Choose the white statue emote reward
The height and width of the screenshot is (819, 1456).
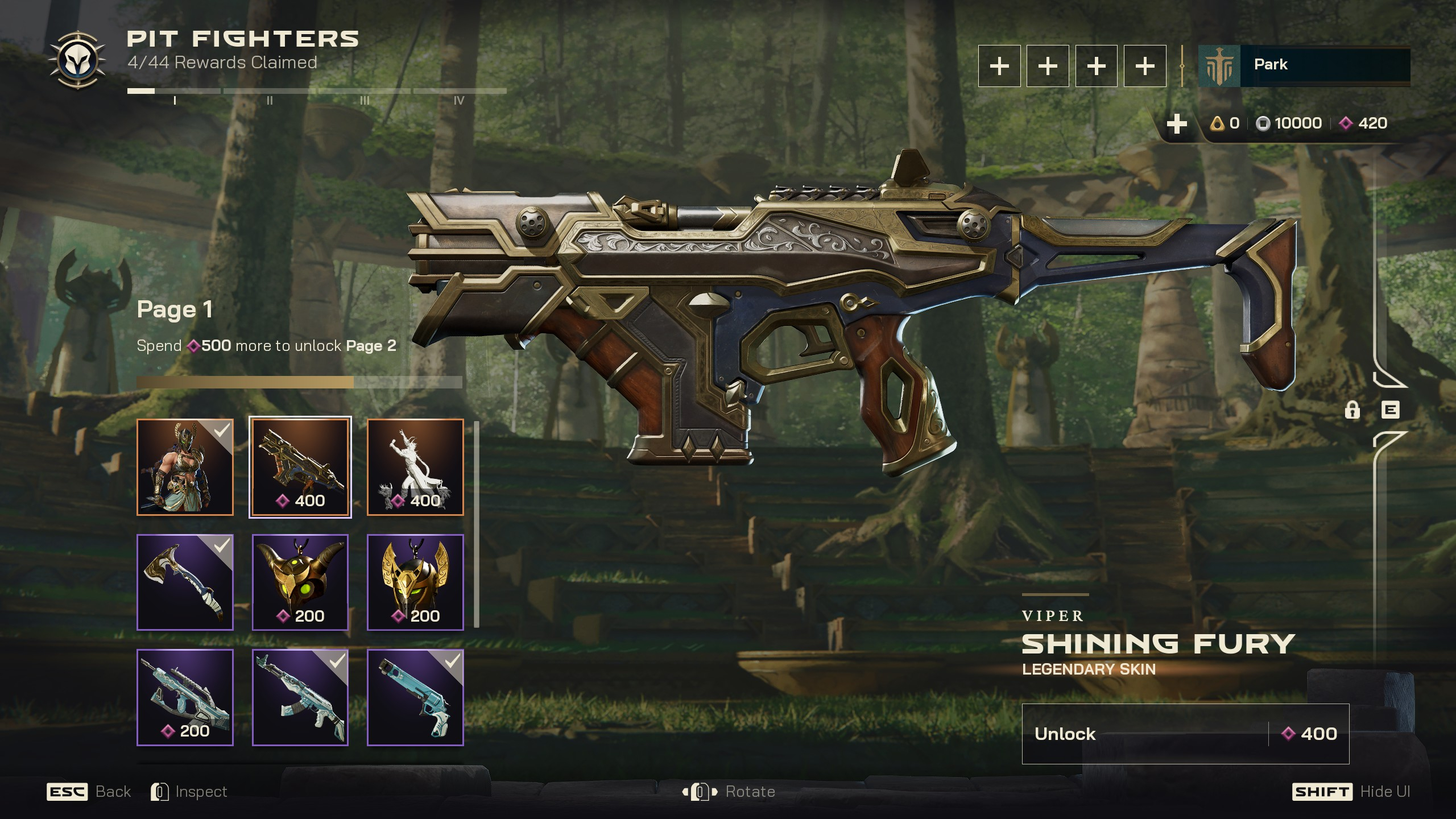415,468
